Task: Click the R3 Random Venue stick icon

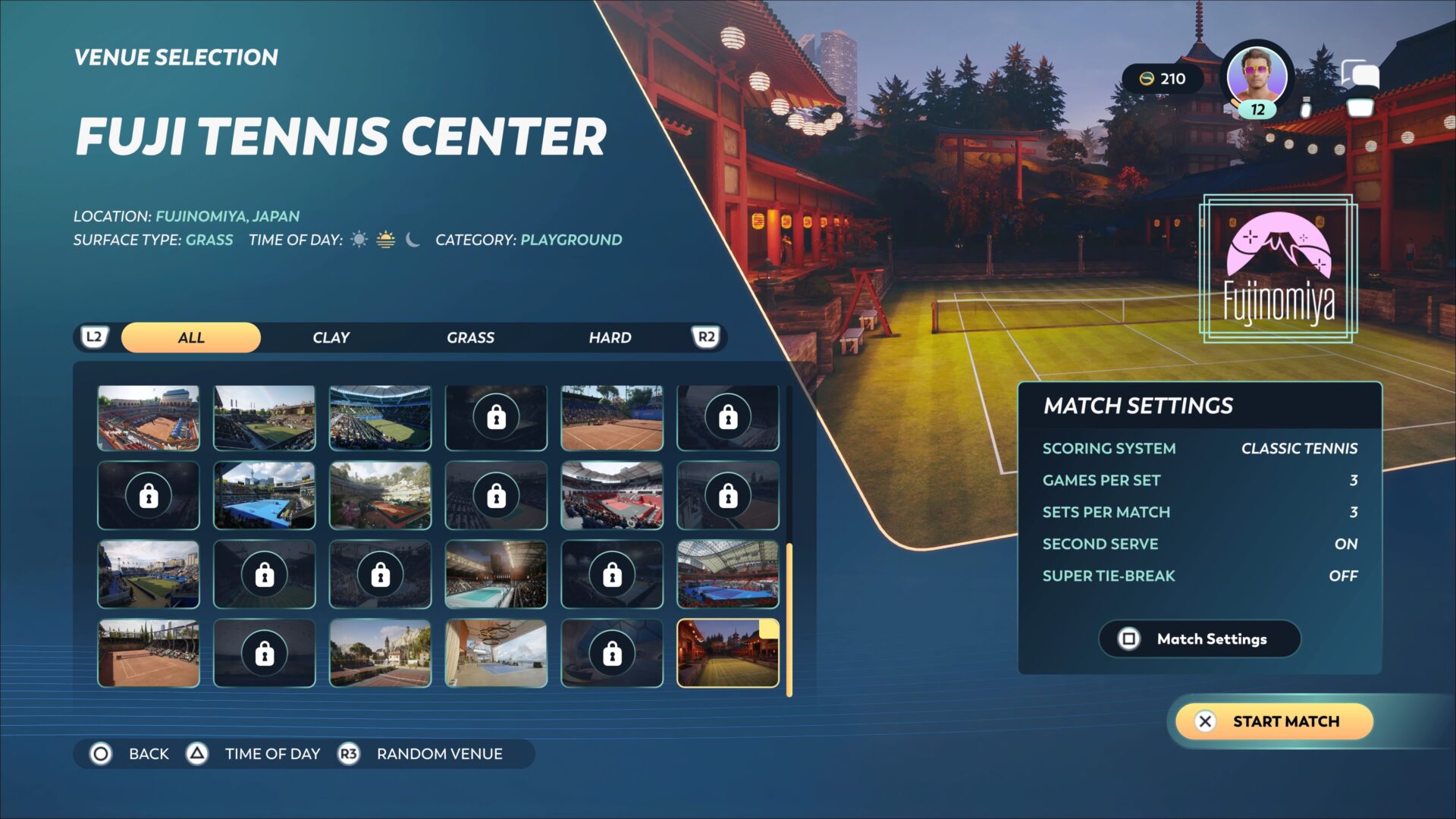Action: (x=349, y=754)
